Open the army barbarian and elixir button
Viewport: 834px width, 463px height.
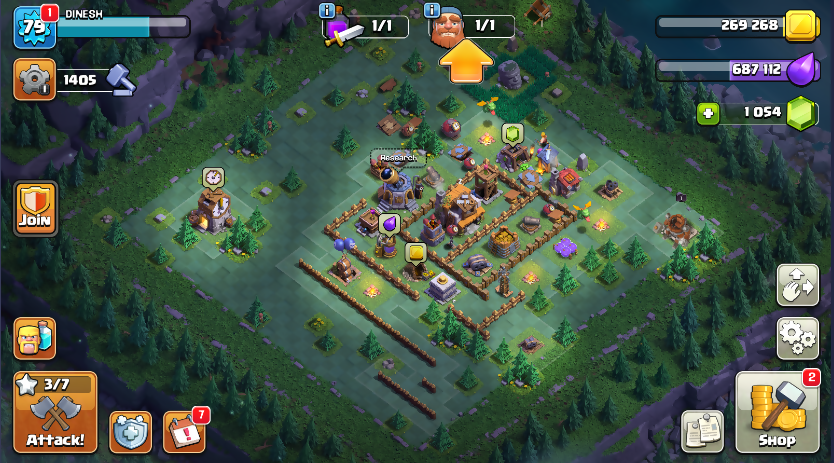[34, 338]
